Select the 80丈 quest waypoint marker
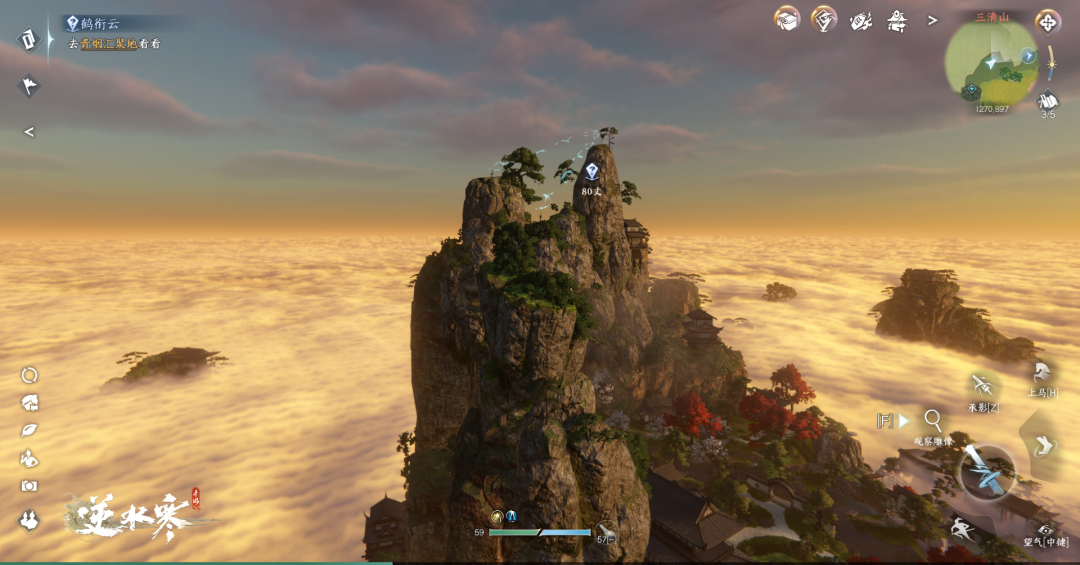This screenshot has height=565, width=1080. (591, 171)
